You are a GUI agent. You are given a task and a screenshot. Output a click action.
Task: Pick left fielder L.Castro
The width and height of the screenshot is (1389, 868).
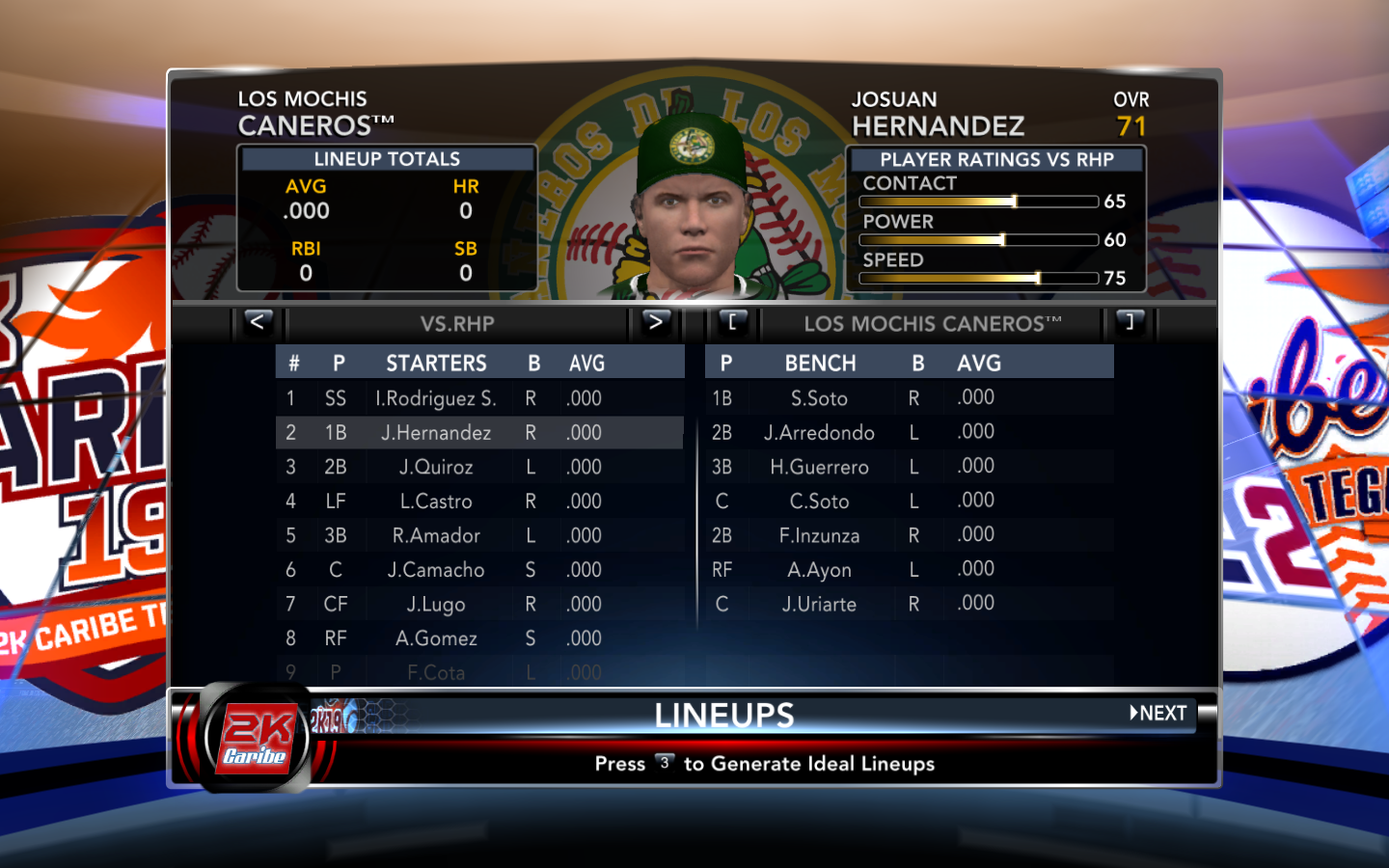click(x=436, y=502)
